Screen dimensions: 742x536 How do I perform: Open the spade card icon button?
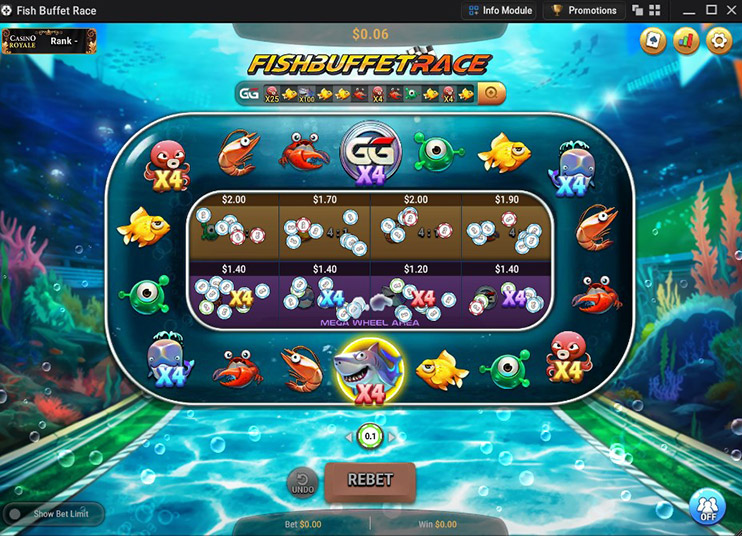click(654, 41)
